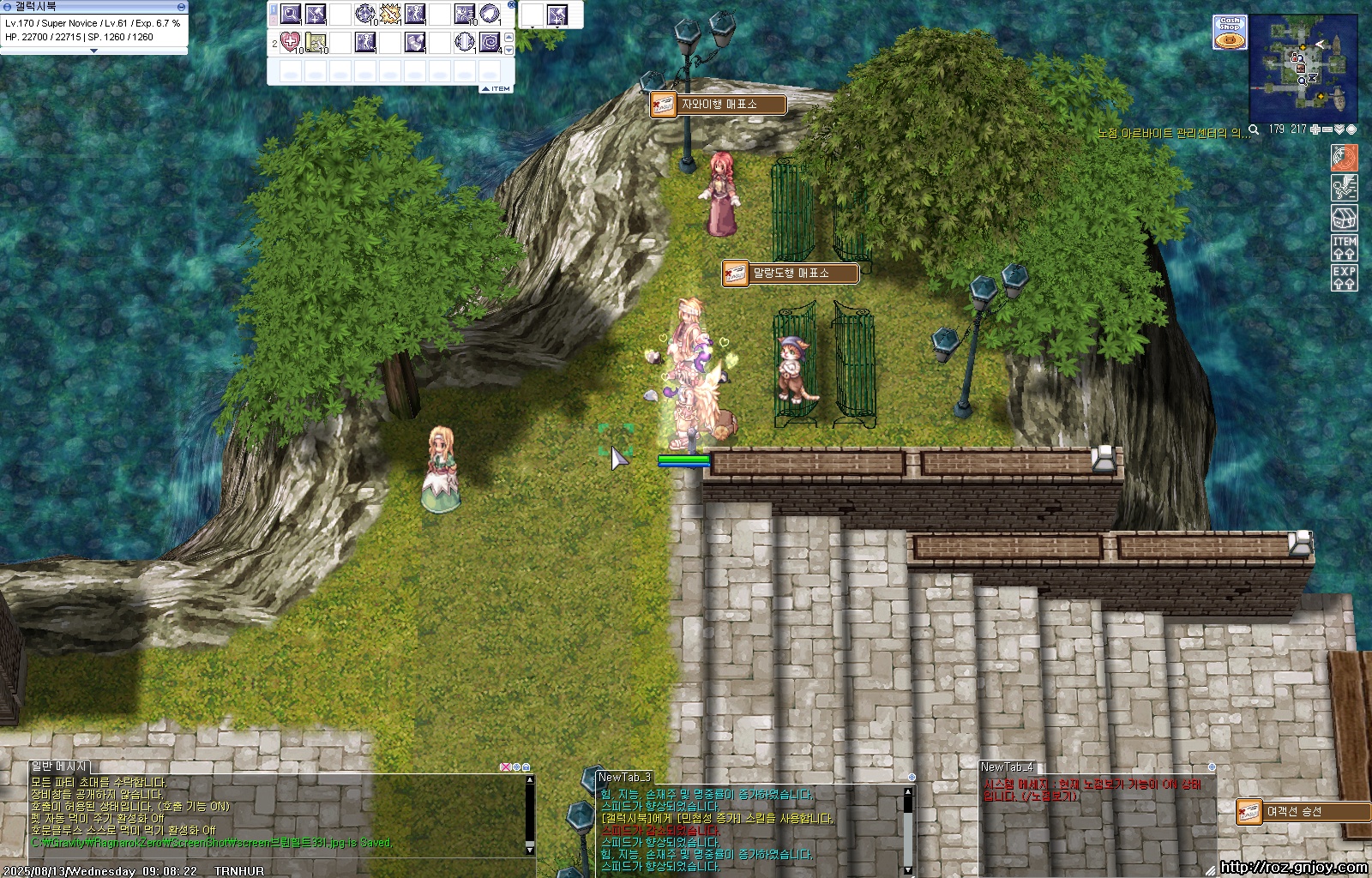Collapse the character info window arrow
1372x878 pixels.
[x=94, y=51]
